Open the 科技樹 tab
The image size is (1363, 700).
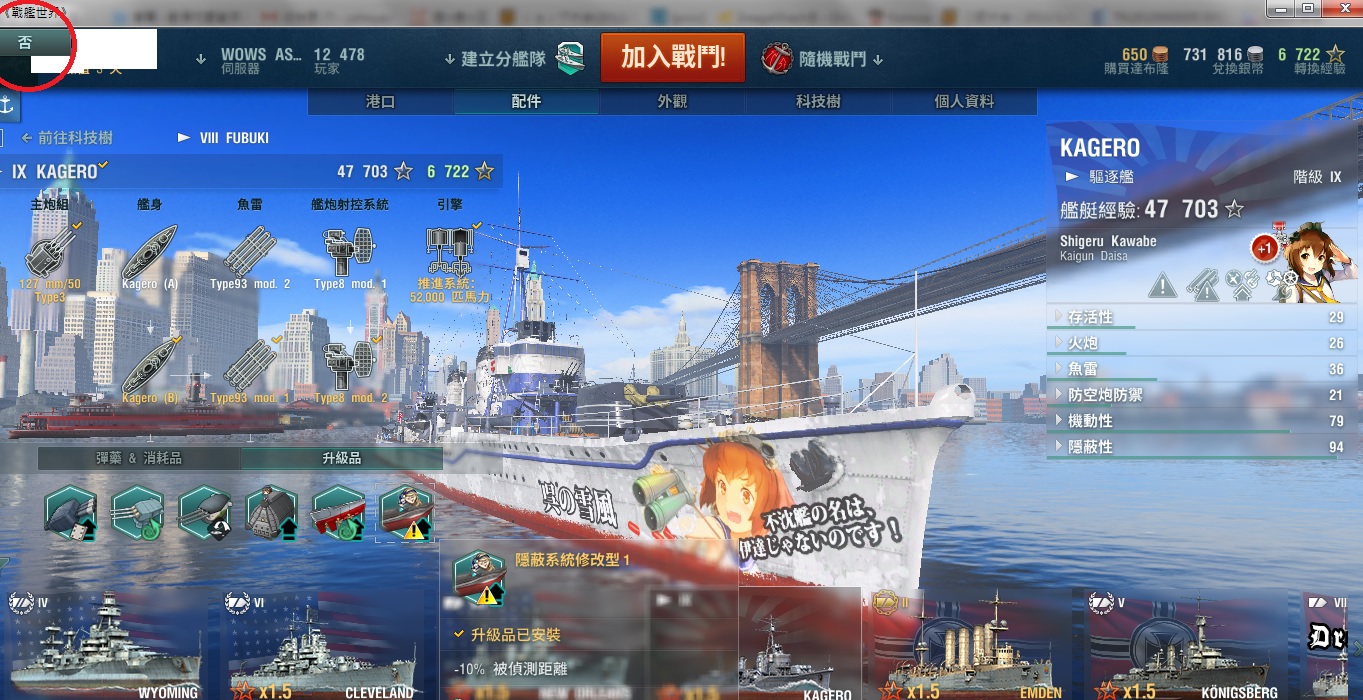[818, 102]
